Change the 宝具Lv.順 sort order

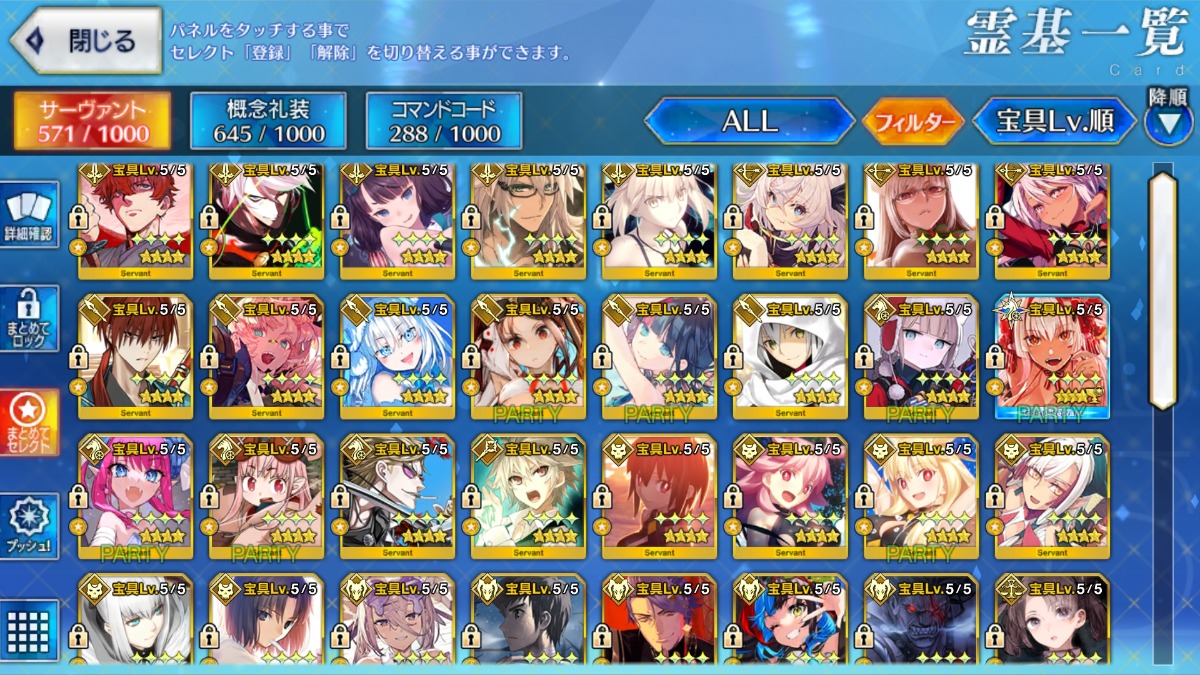click(1055, 122)
